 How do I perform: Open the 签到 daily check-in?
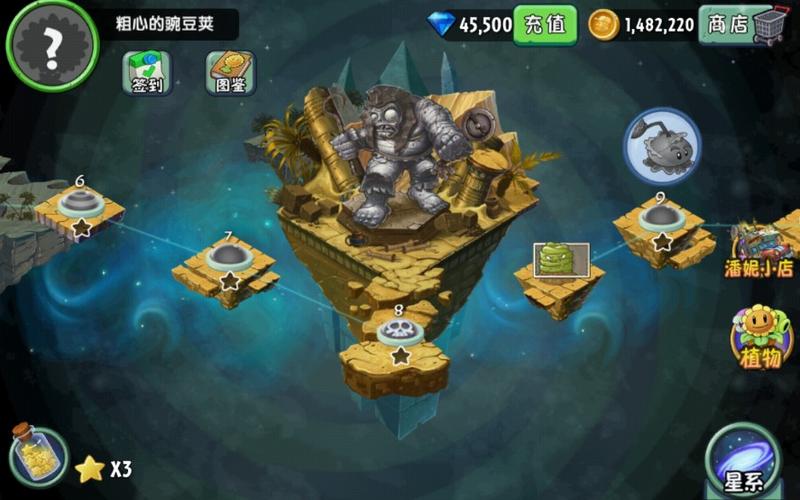(x=147, y=72)
